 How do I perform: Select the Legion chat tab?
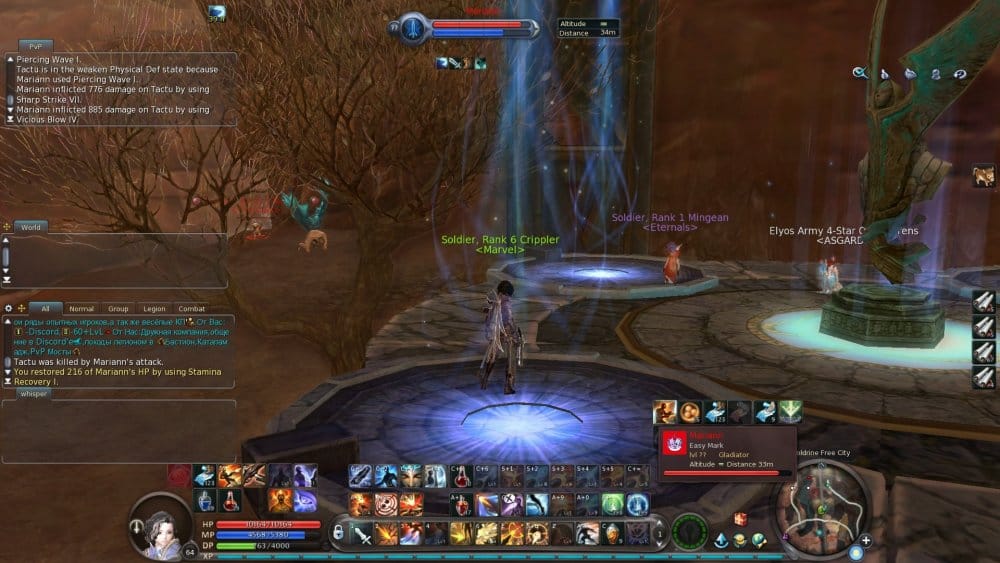(x=154, y=309)
